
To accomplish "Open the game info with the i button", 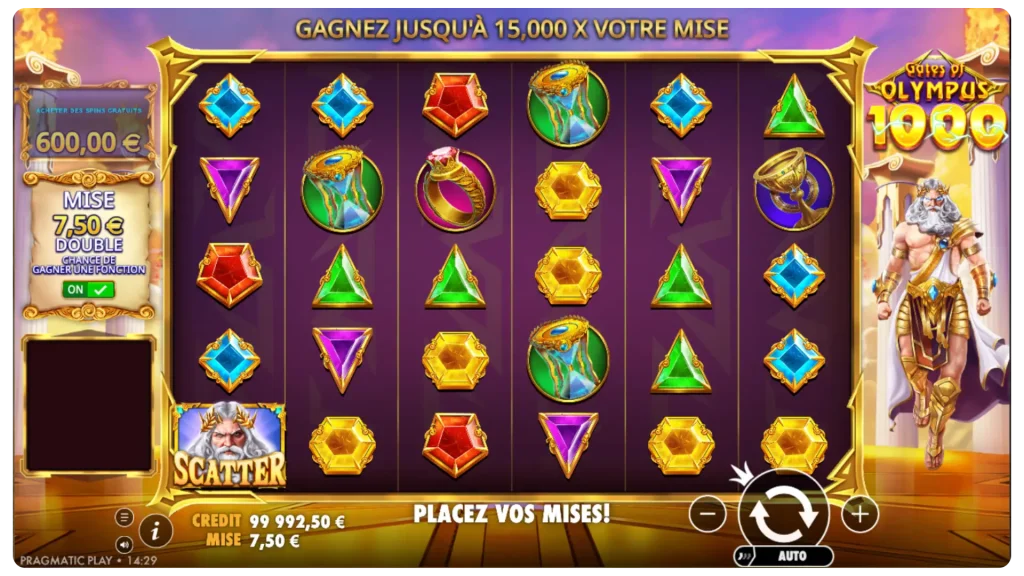I will pyautogui.click(x=154, y=530).
